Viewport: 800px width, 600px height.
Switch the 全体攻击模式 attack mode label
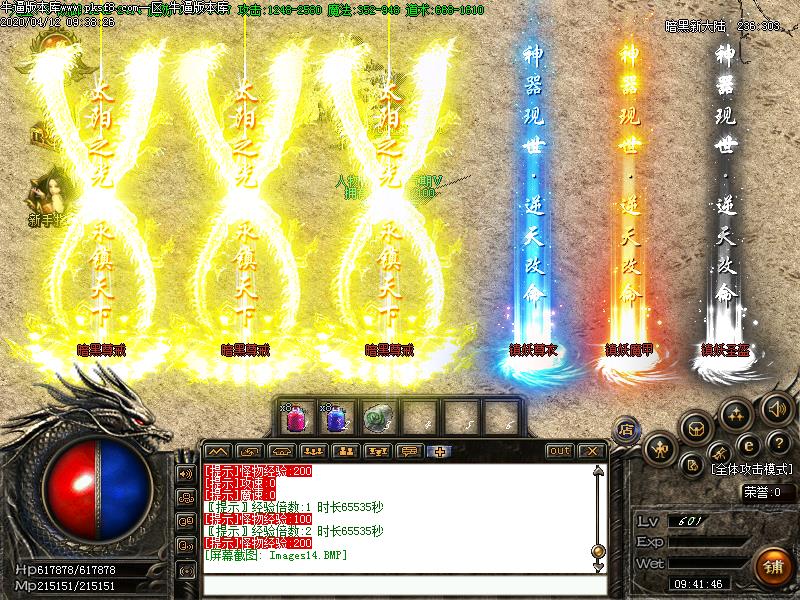point(753,468)
